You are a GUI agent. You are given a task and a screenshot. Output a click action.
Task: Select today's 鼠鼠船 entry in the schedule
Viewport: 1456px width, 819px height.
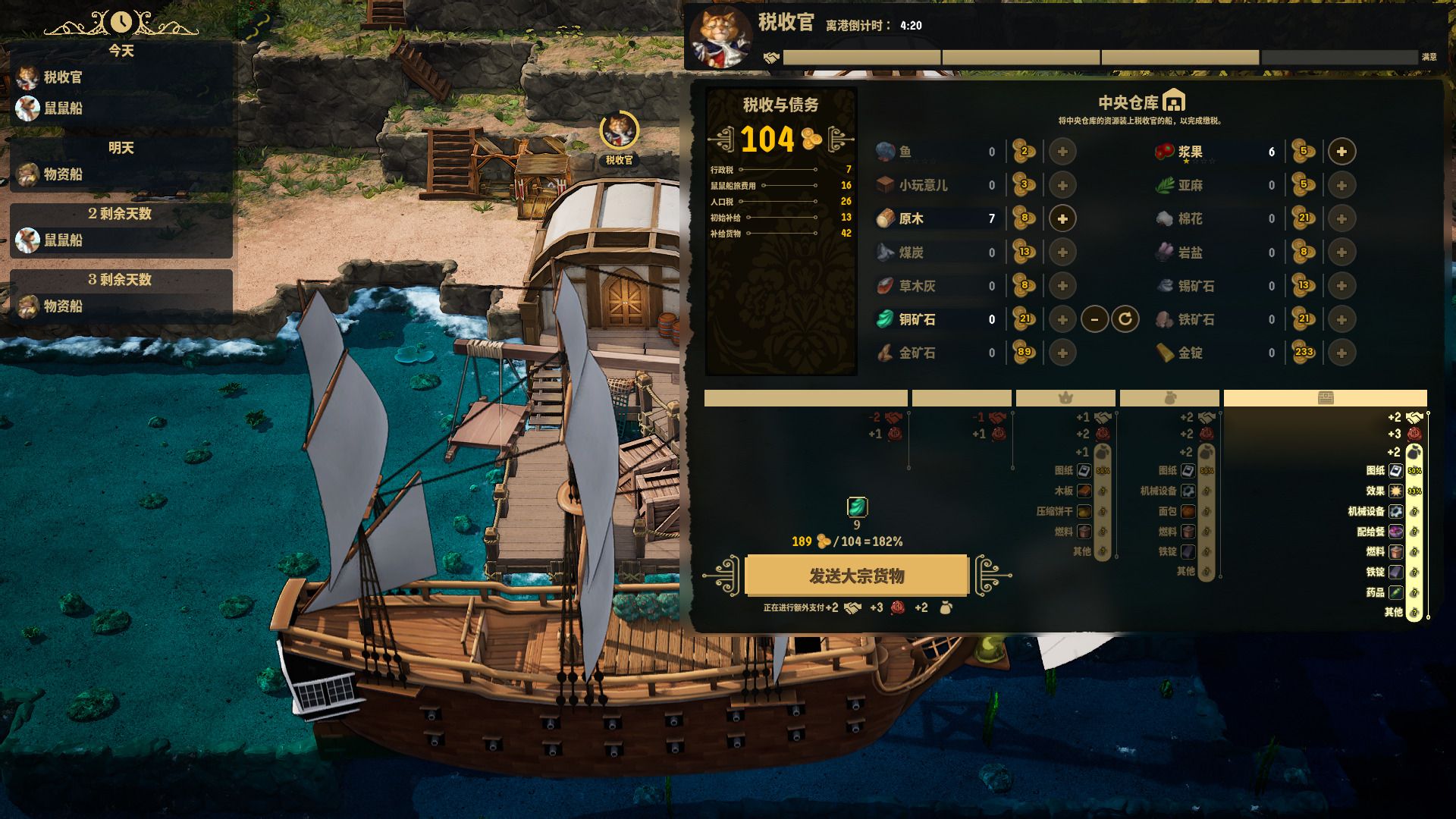[62, 108]
